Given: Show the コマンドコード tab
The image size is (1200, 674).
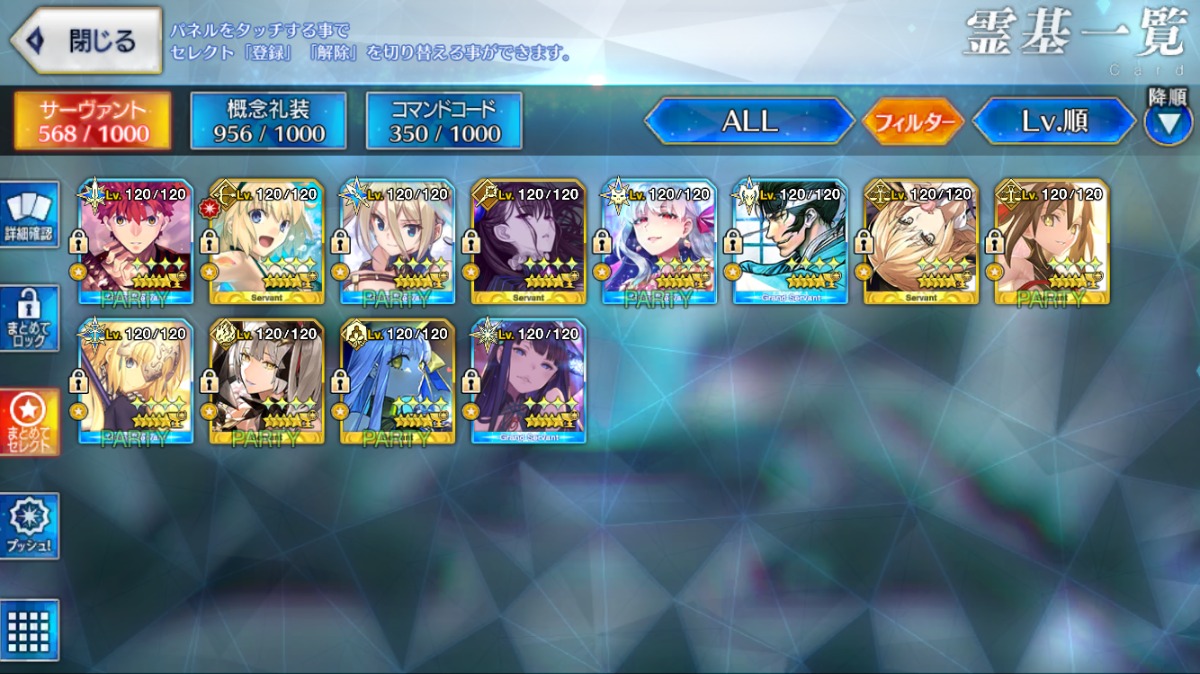Looking at the screenshot, I should pos(444,121).
